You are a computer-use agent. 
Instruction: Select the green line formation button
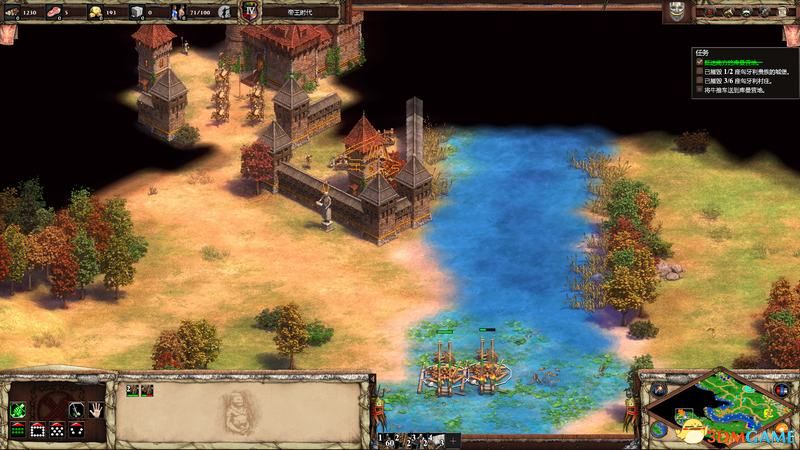[x=16, y=430]
